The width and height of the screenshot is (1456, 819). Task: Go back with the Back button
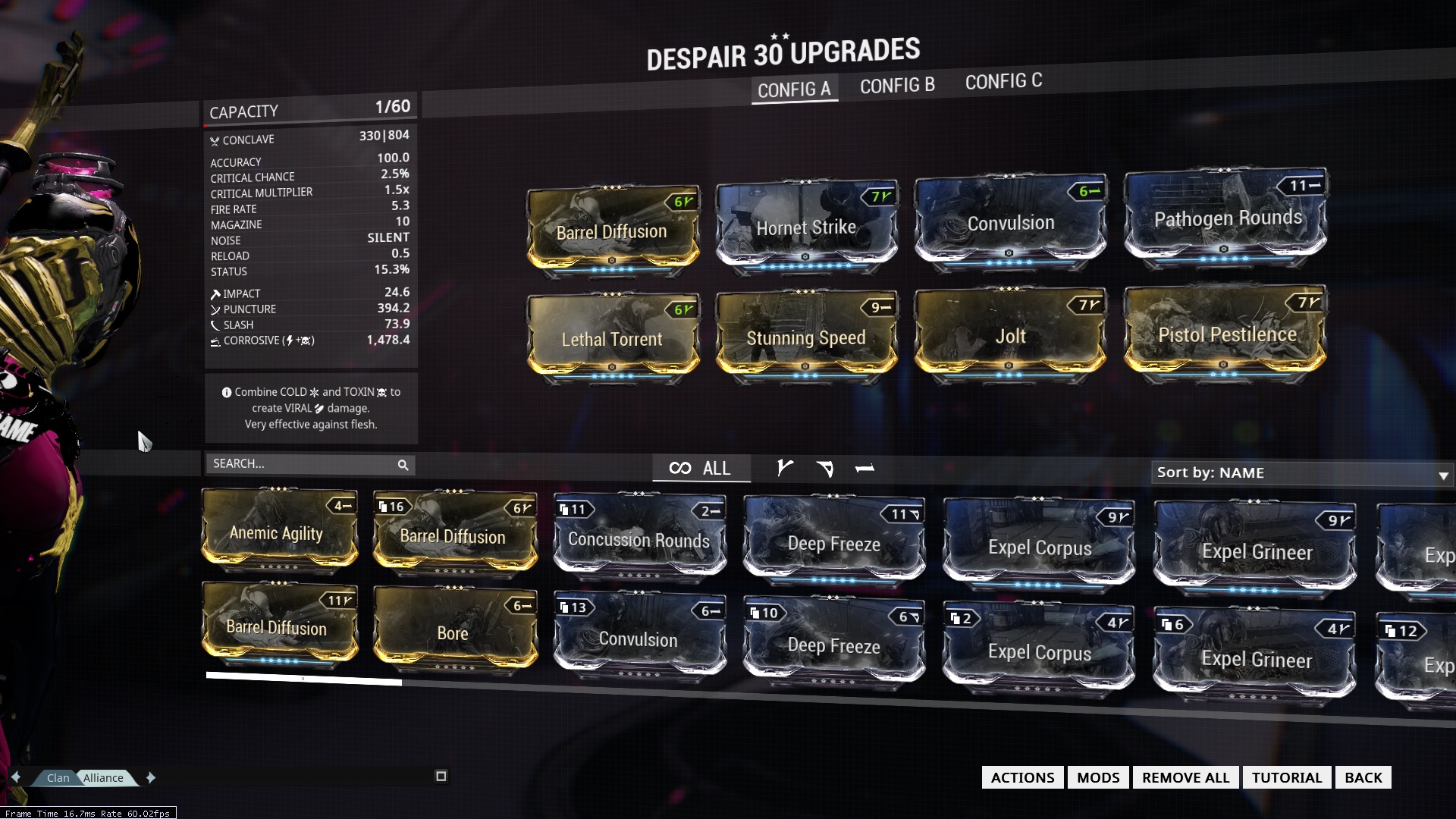[1363, 777]
